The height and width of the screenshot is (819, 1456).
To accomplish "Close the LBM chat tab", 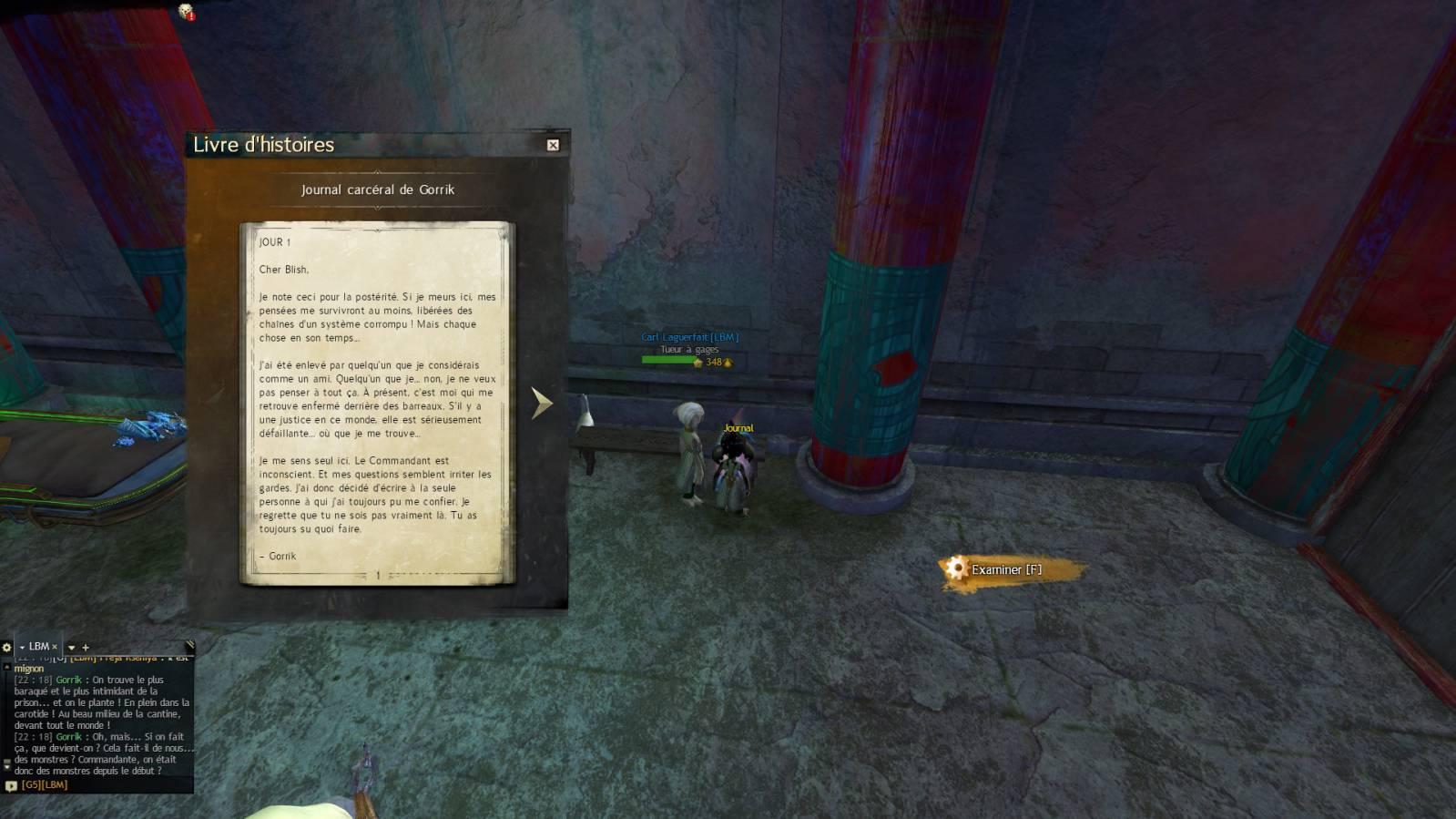I will tap(55, 647).
